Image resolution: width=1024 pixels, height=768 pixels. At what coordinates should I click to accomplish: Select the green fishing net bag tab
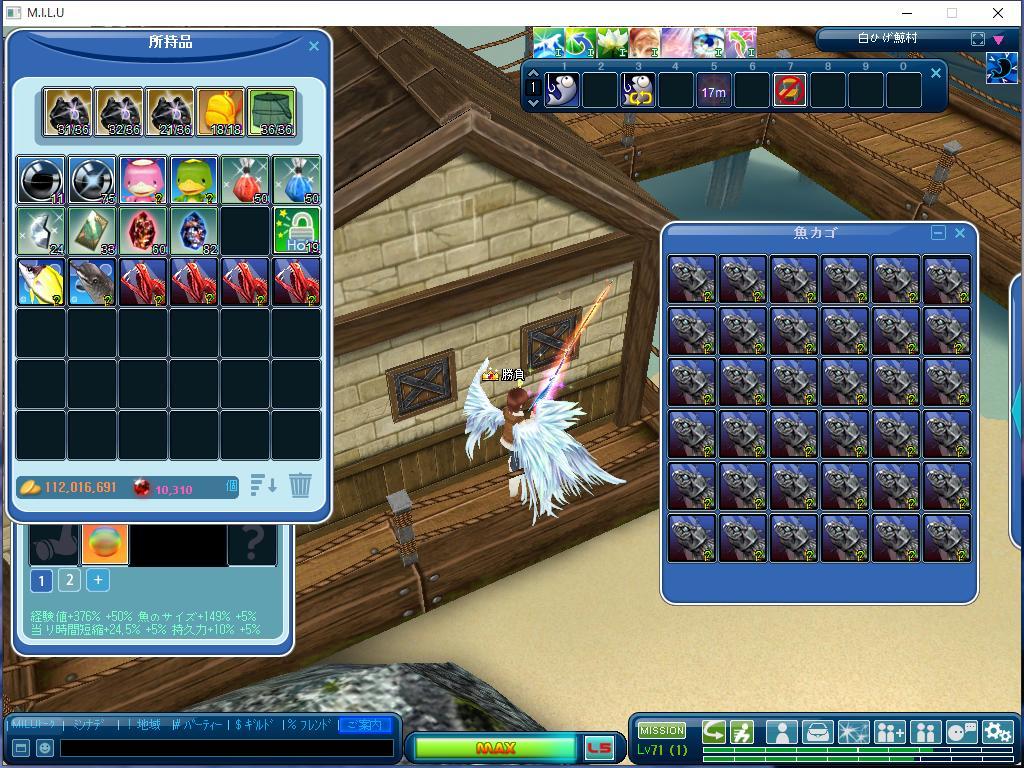pos(272,112)
